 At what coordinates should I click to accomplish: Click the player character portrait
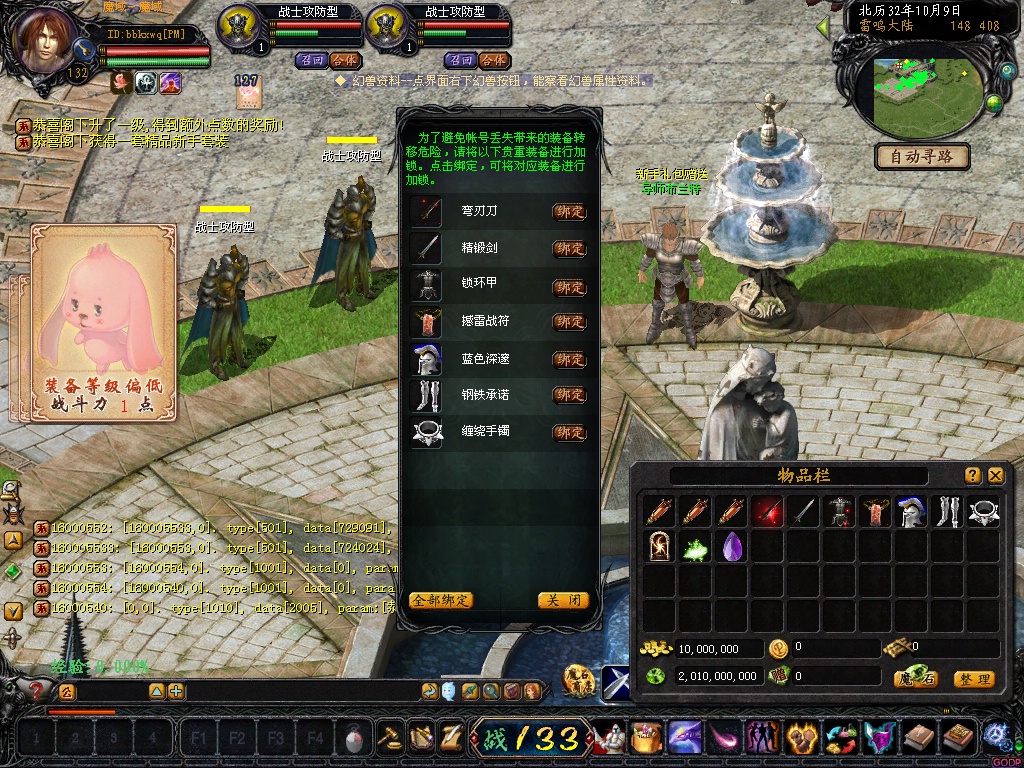pos(47,40)
